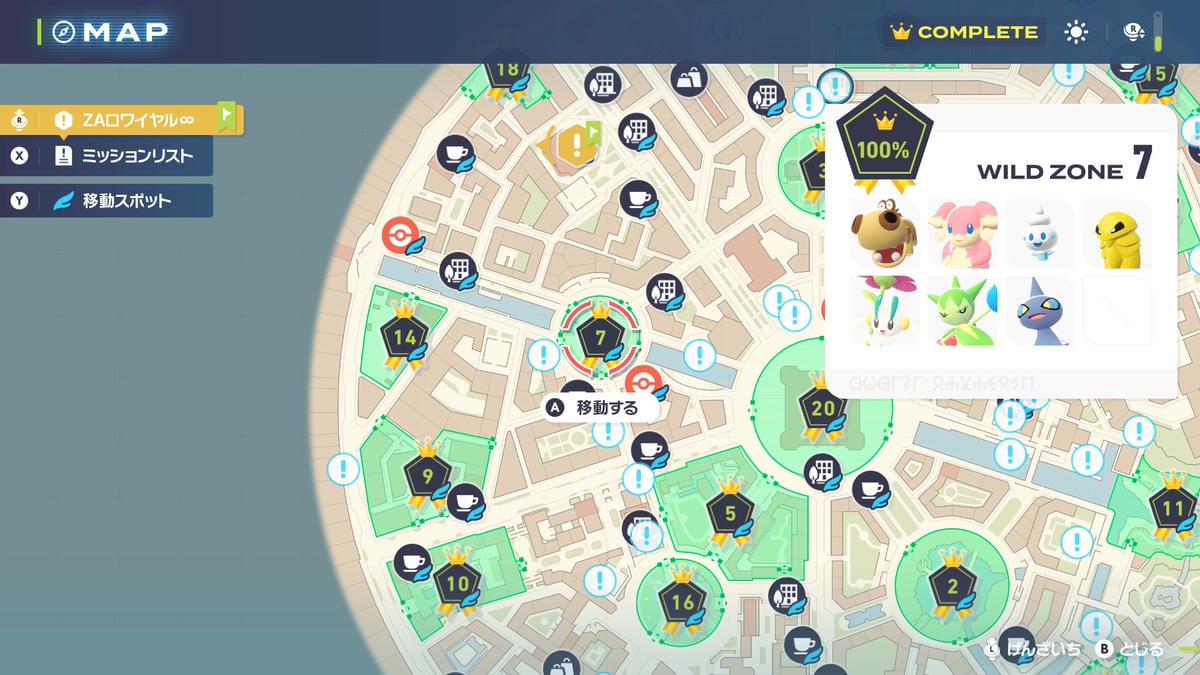Pick the Wild Zone 10 marker
The height and width of the screenshot is (675, 1200).
click(457, 583)
